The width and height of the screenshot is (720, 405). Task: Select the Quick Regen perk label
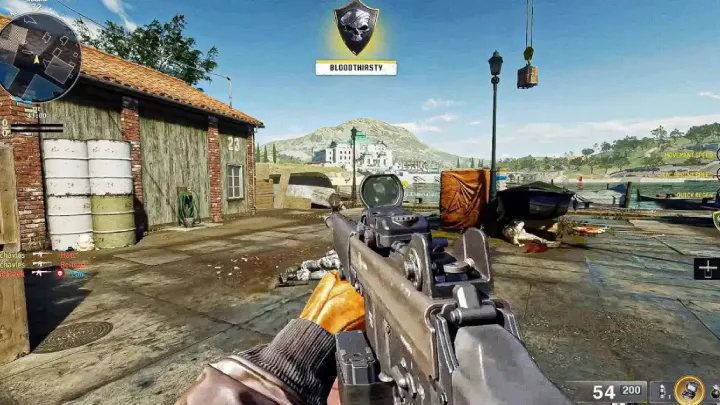695,195
